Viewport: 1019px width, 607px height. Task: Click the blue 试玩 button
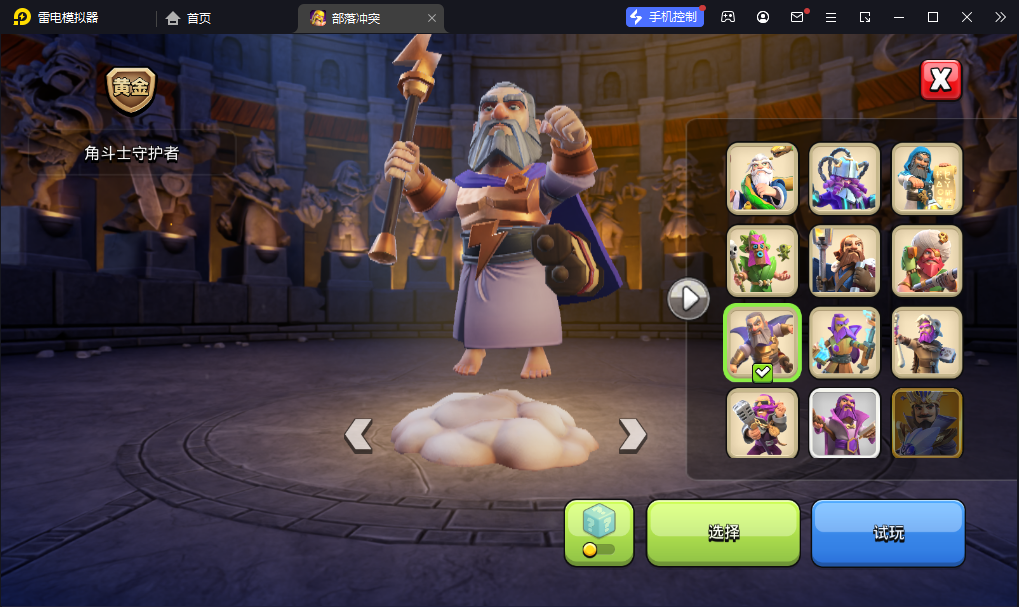pos(888,533)
